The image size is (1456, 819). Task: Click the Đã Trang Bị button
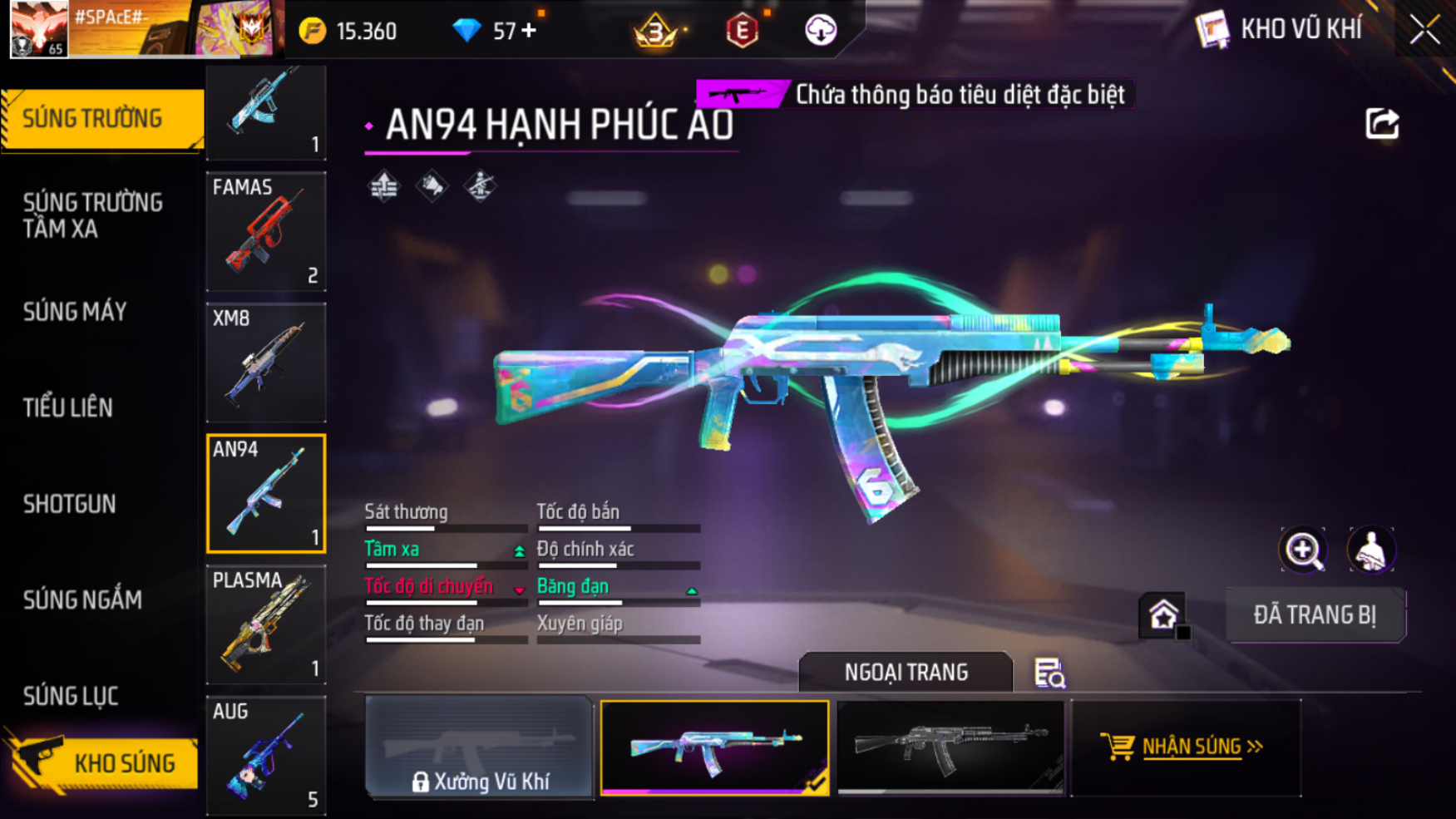[x=1315, y=615]
